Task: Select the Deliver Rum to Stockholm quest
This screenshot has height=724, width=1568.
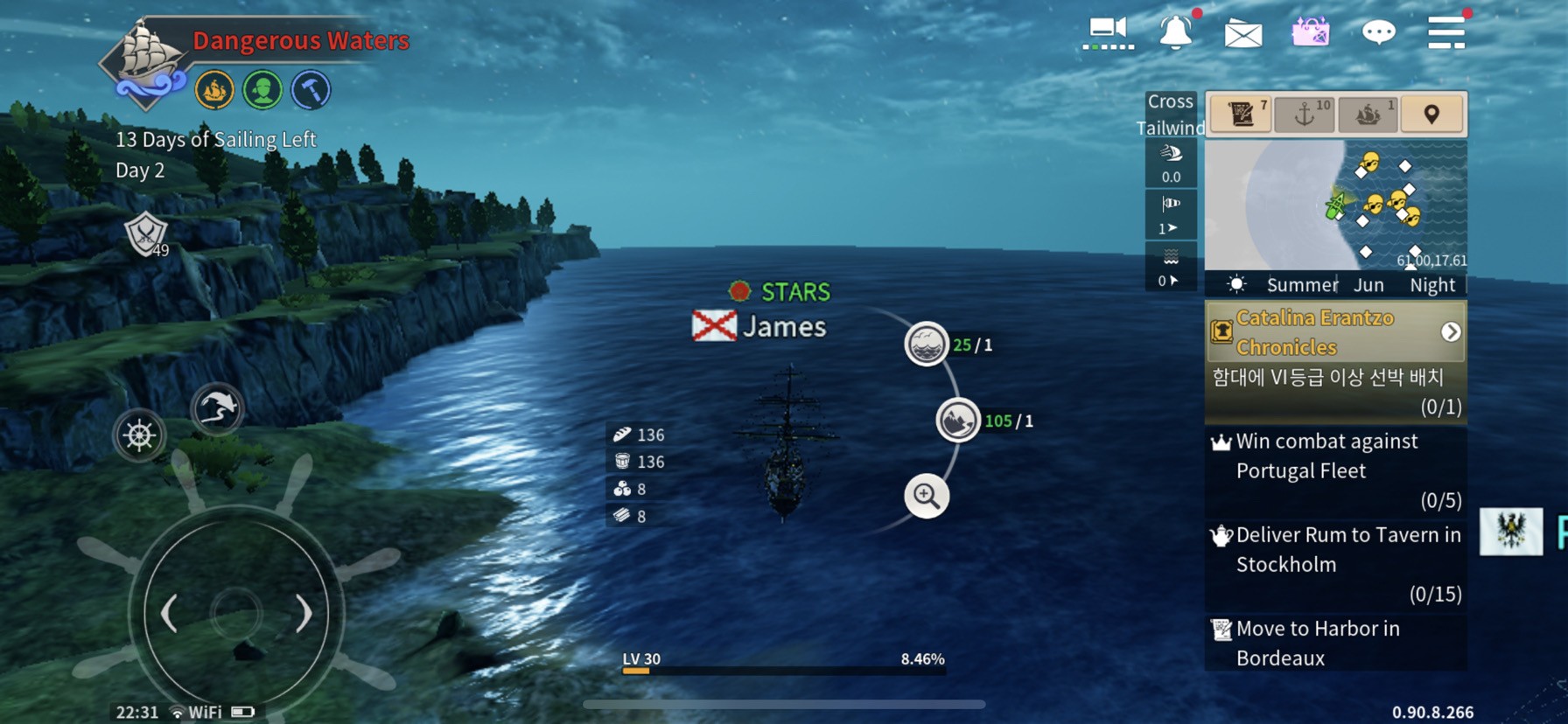Action: pos(1335,564)
